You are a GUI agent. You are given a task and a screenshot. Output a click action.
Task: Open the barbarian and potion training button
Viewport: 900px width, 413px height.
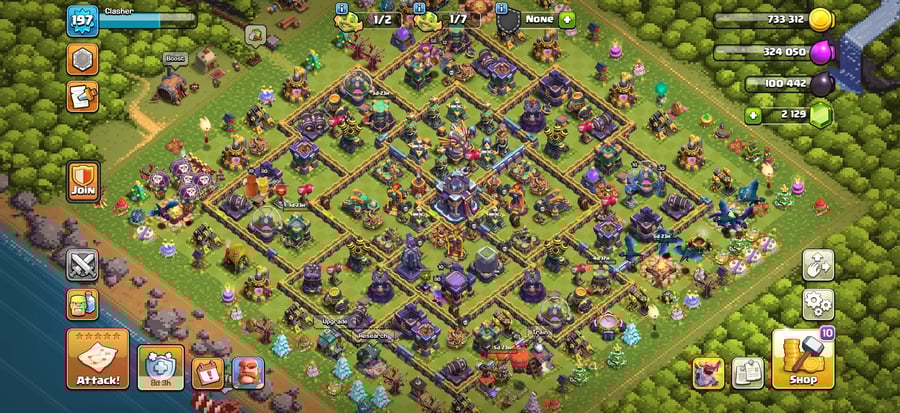click(82, 304)
